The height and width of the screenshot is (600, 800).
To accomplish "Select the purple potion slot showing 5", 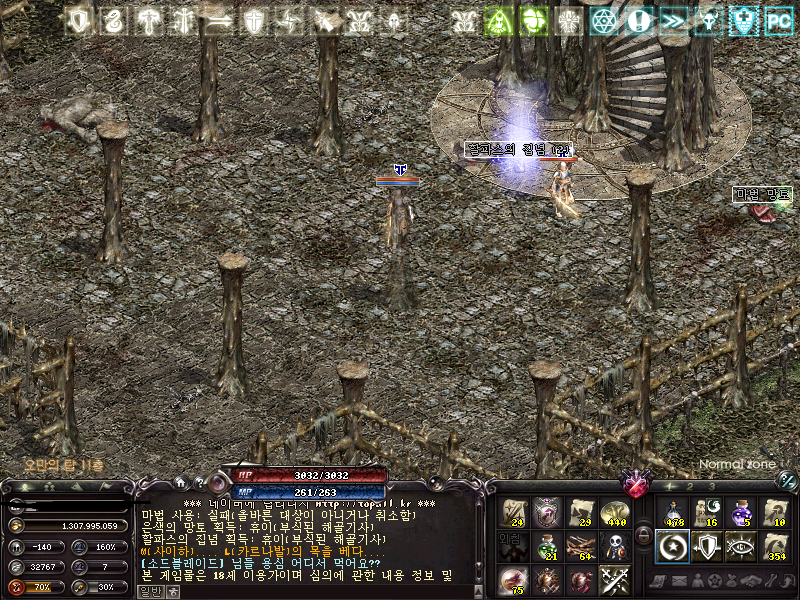I will [x=741, y=513].
